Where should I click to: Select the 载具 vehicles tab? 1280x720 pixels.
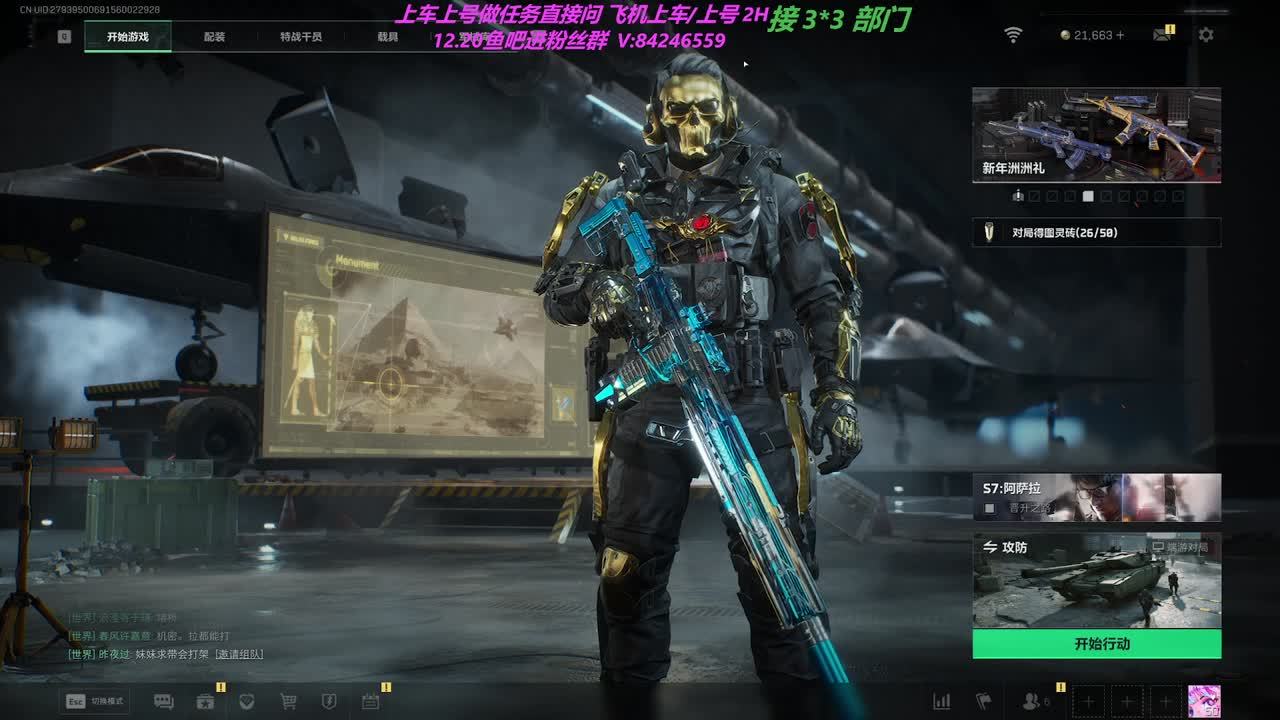(x=387, y=37)
